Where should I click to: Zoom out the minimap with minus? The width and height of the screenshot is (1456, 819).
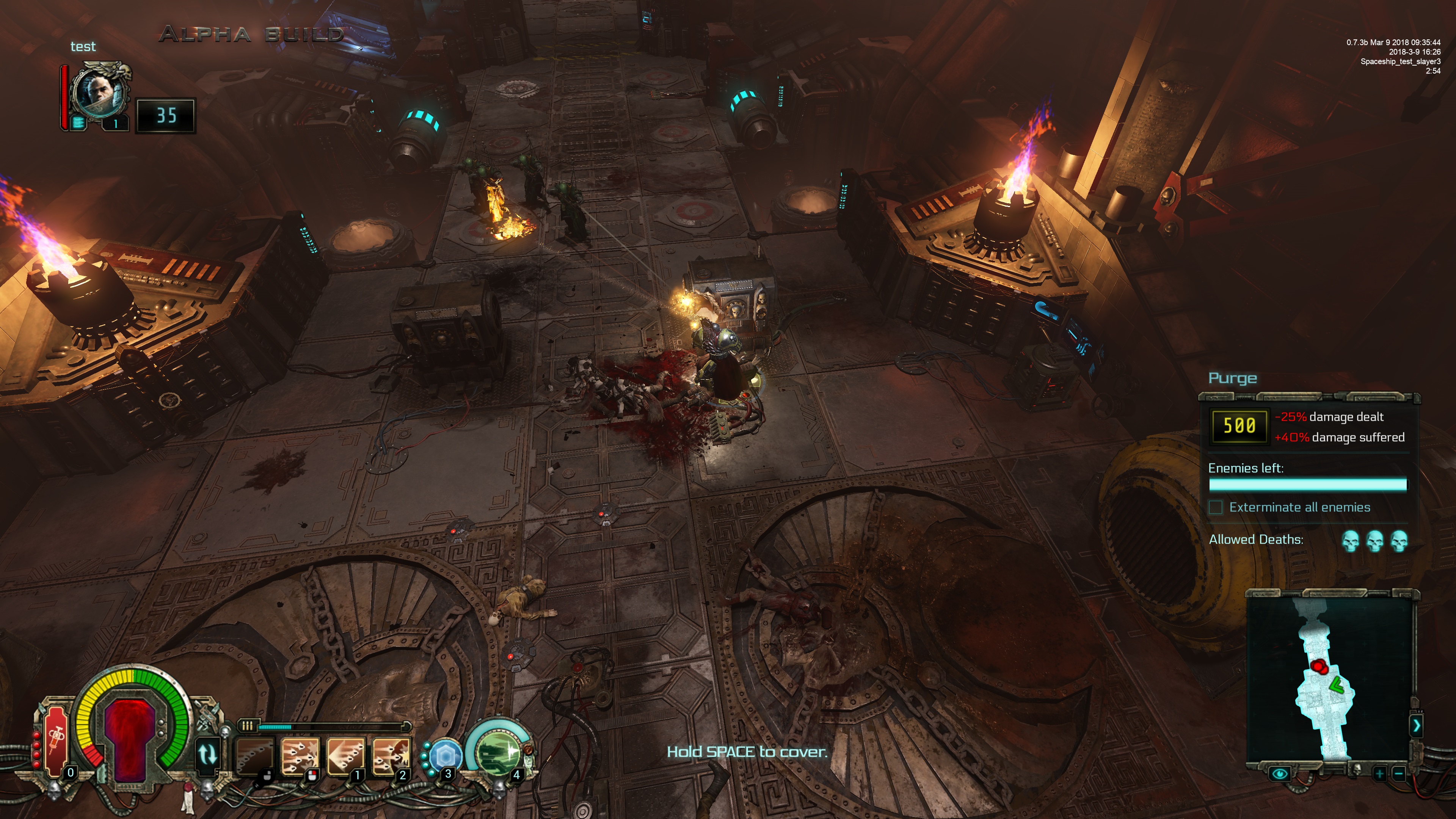click(x=1399, y=773)
